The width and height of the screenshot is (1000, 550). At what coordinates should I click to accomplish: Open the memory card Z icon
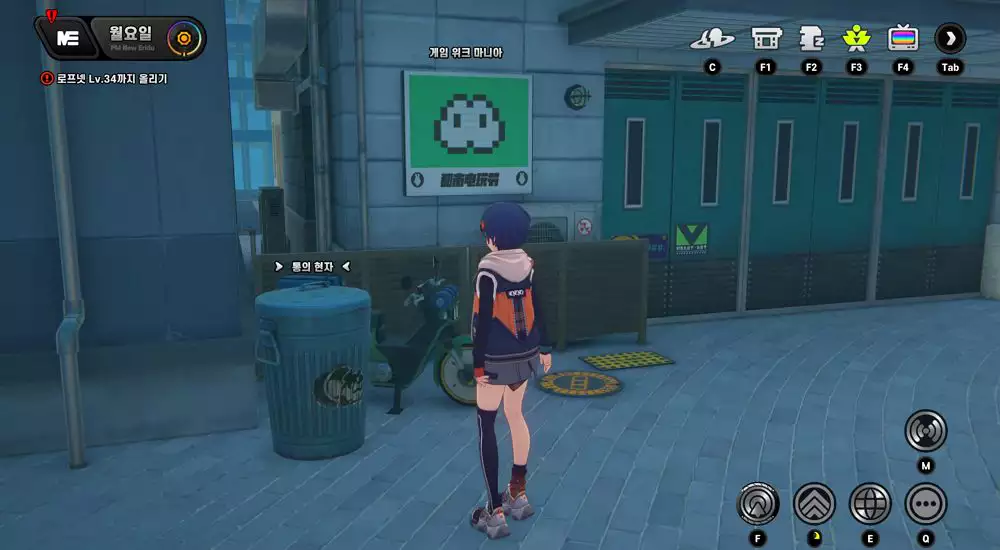coord(811,39)
